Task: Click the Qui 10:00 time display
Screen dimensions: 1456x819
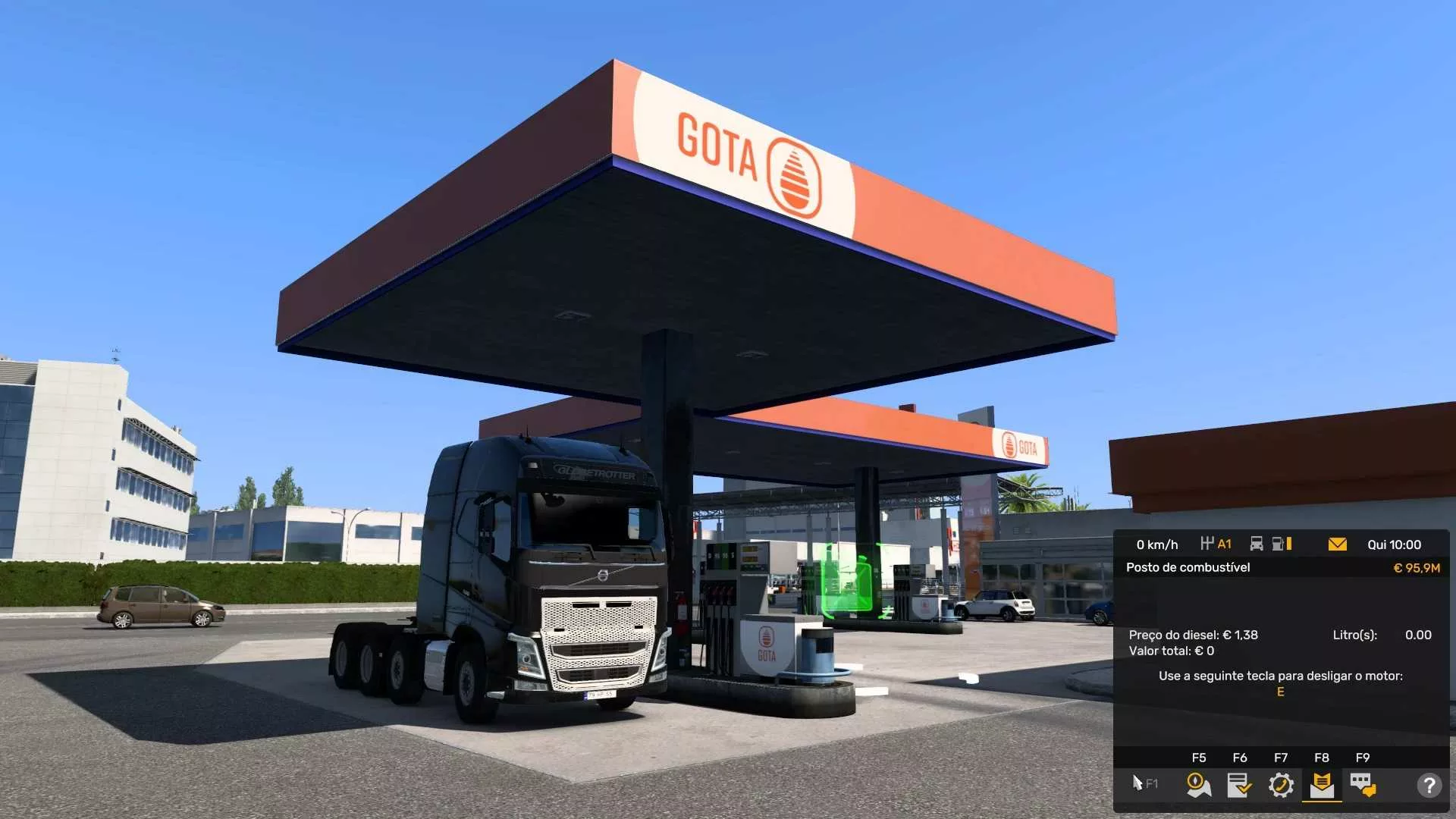Action: pos(1395,544)
